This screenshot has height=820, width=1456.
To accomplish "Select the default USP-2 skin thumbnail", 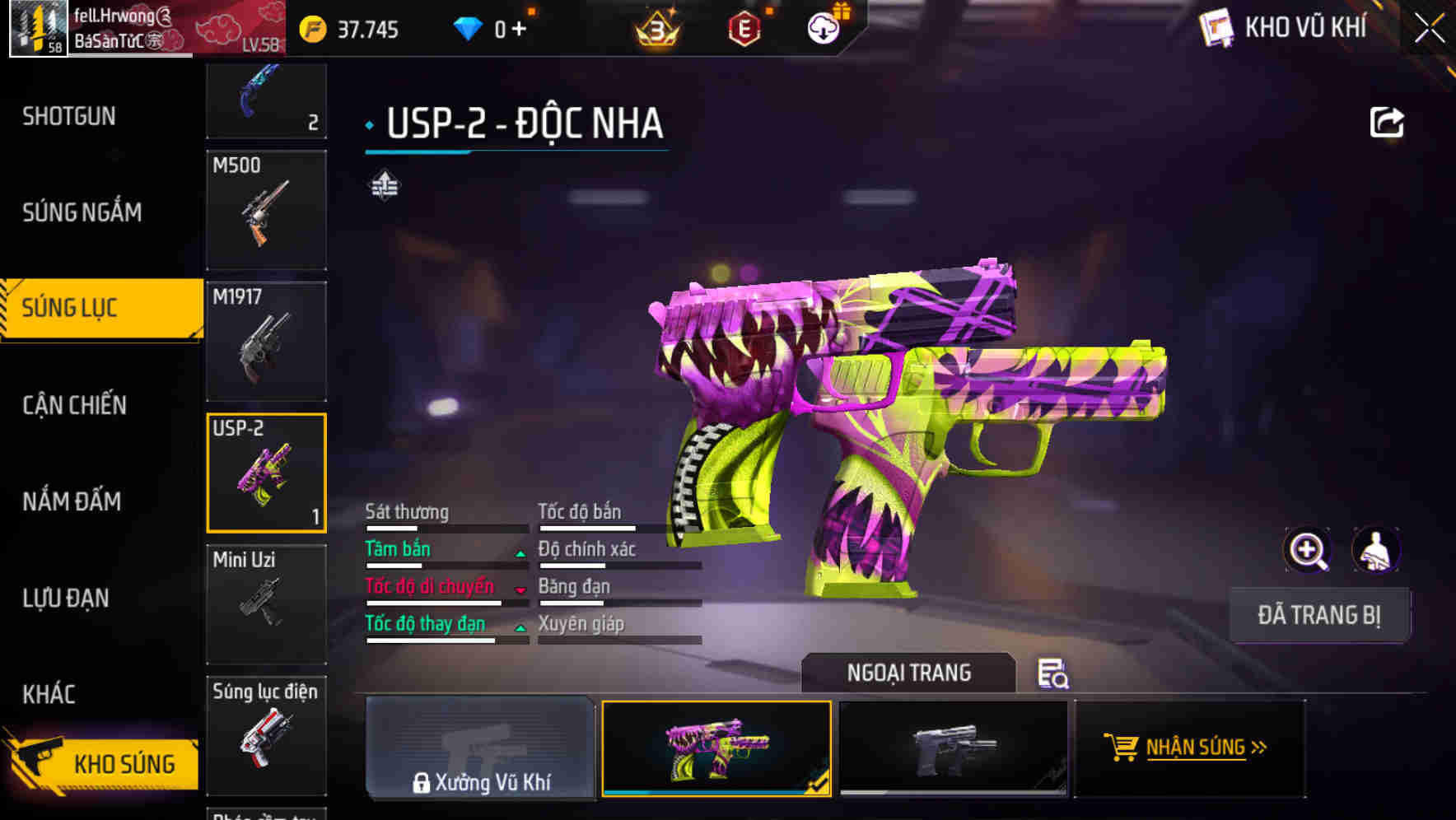I will [x=952, y=748].
